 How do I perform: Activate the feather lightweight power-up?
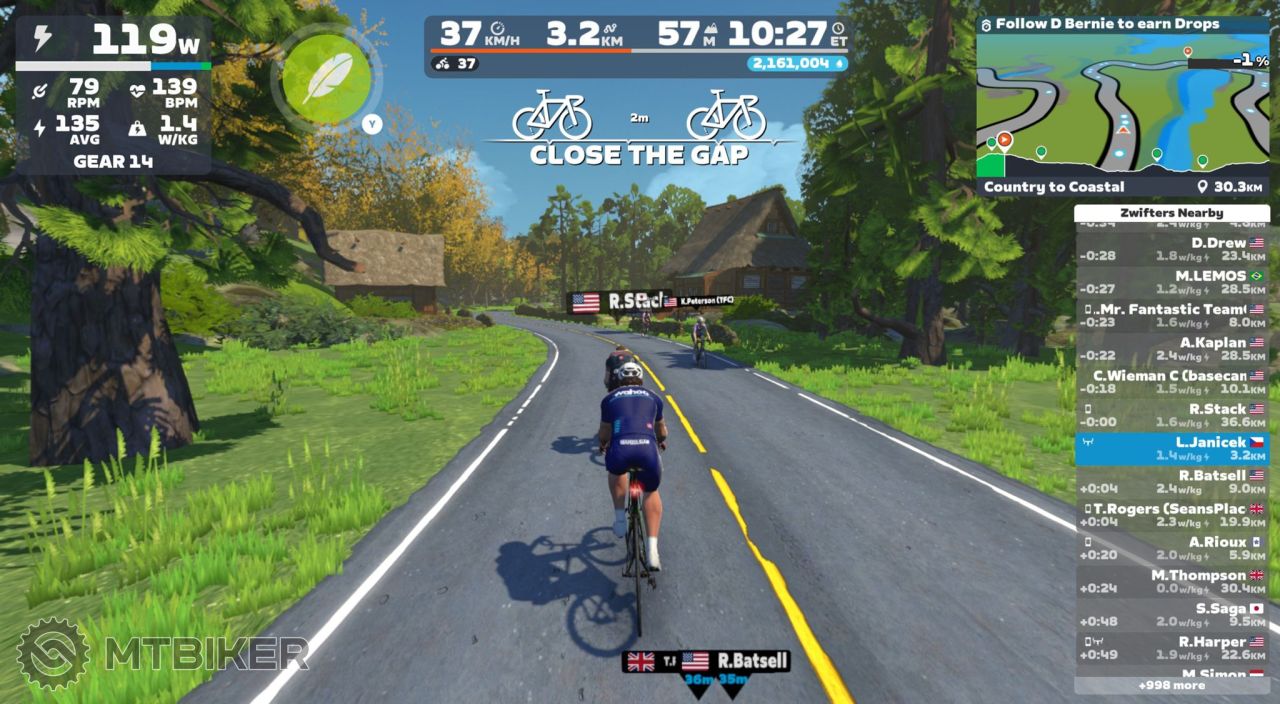coord(326,79)
